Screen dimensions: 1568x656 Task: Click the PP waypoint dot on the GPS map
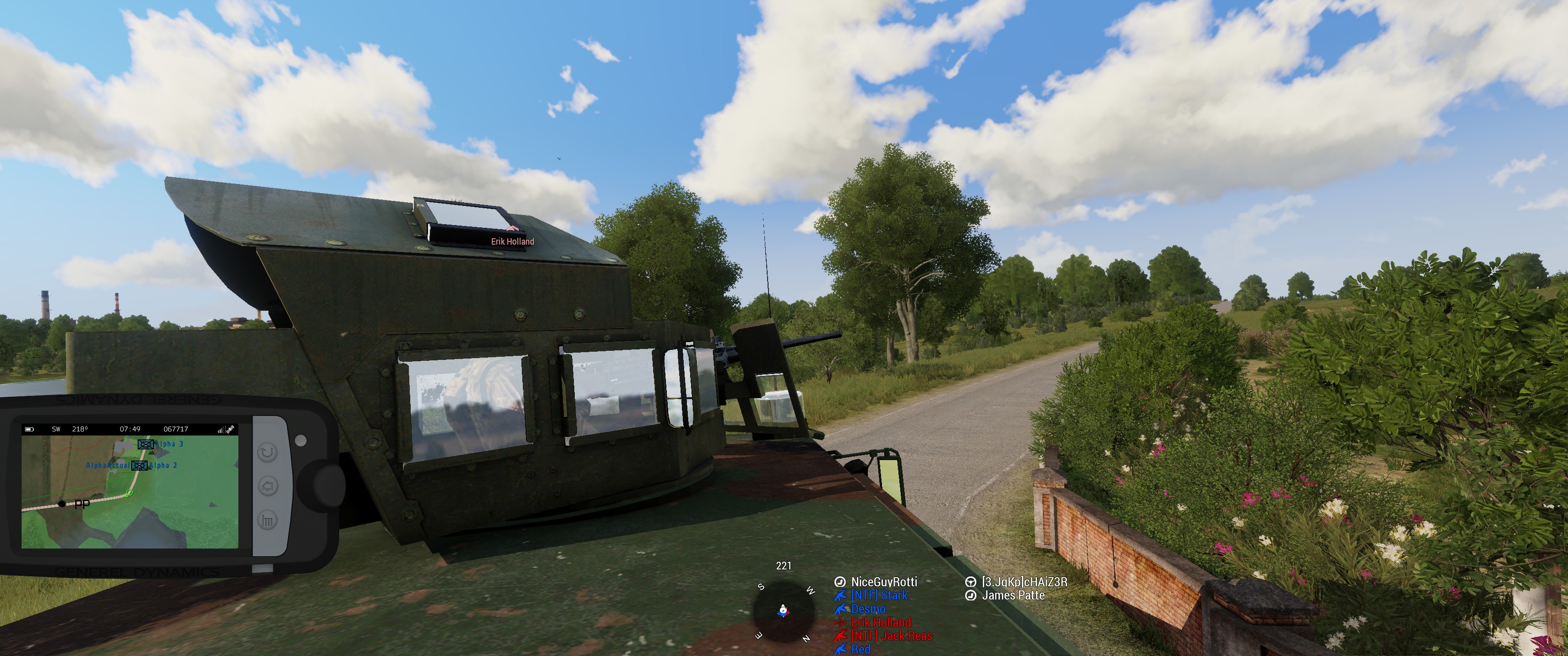click(x=62, y=504)
